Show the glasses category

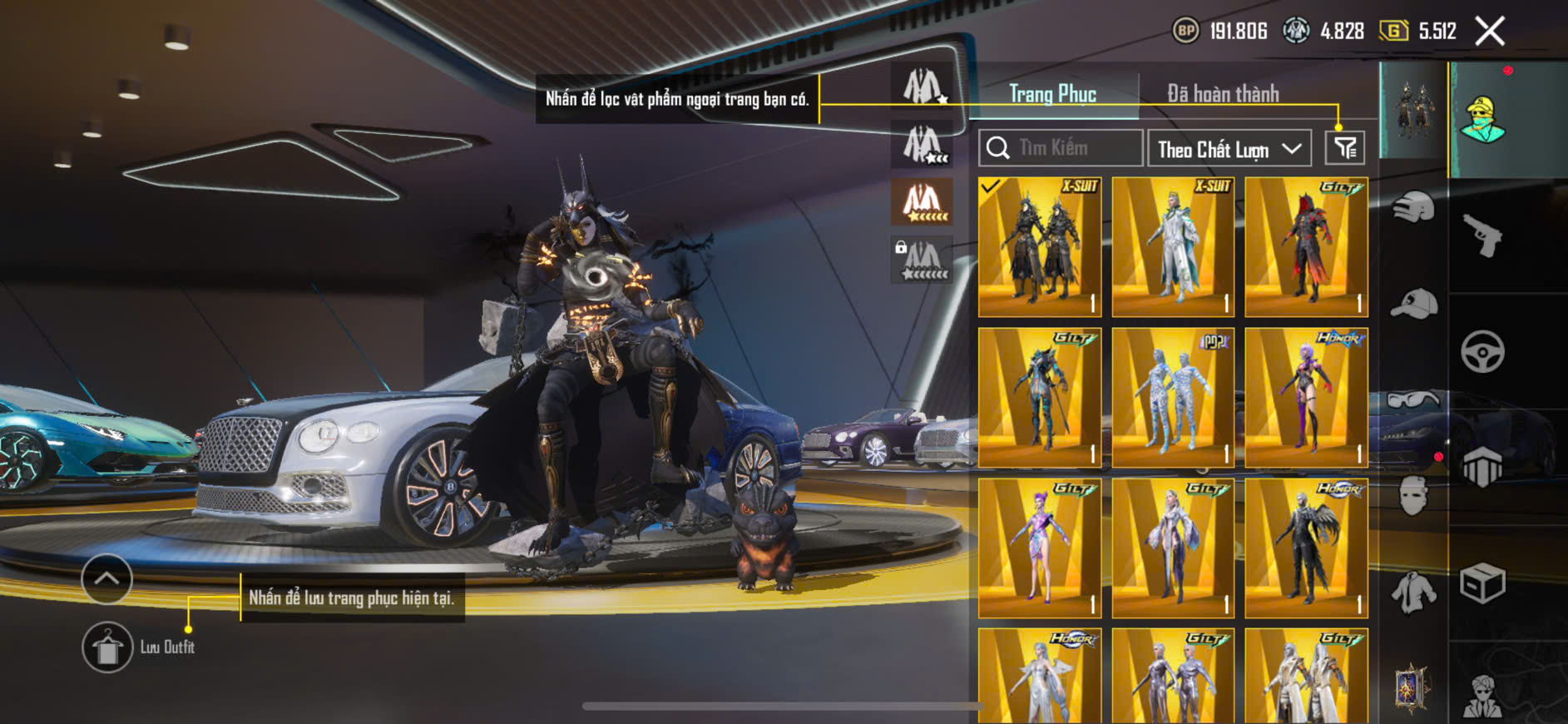(x=1413, y=400)
